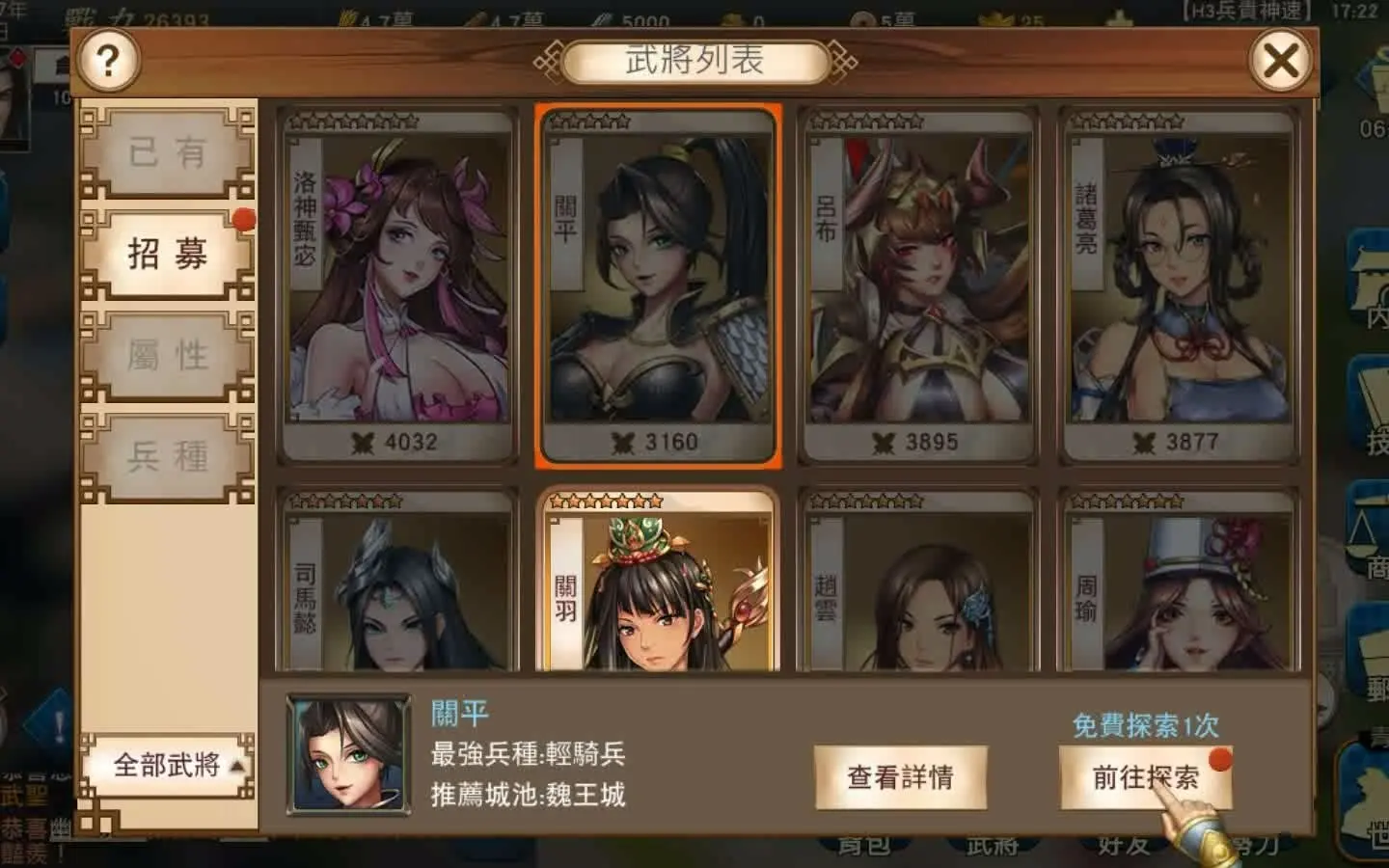
Task: Select the 呂布 character card
Action: point(916,285)
